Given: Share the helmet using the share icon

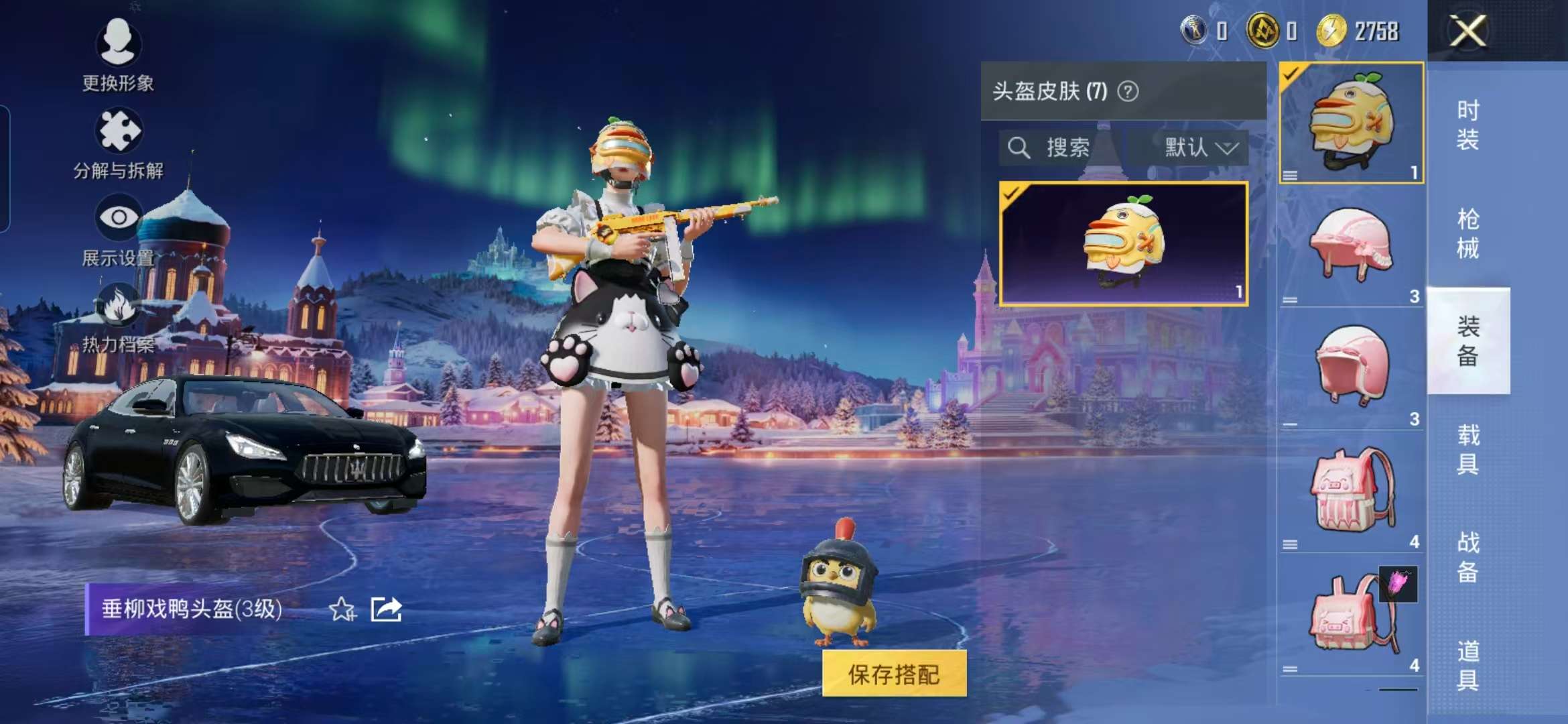Looking at the screenshot, I should pos(387,609).
